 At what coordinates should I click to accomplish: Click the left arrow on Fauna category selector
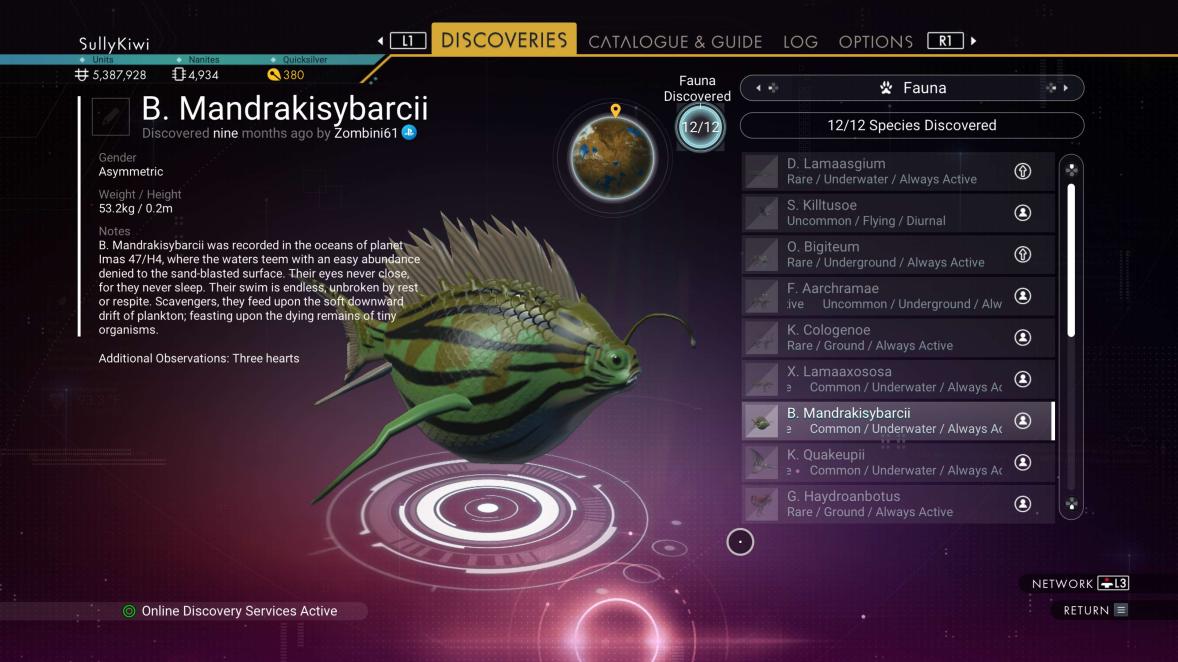759,88
